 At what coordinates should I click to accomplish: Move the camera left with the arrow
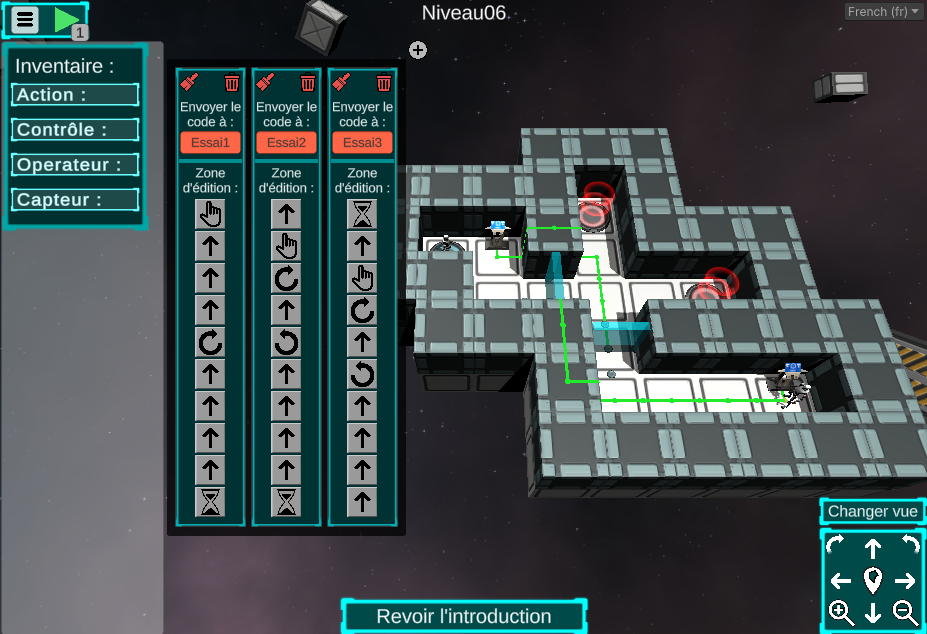coord(841,580)
